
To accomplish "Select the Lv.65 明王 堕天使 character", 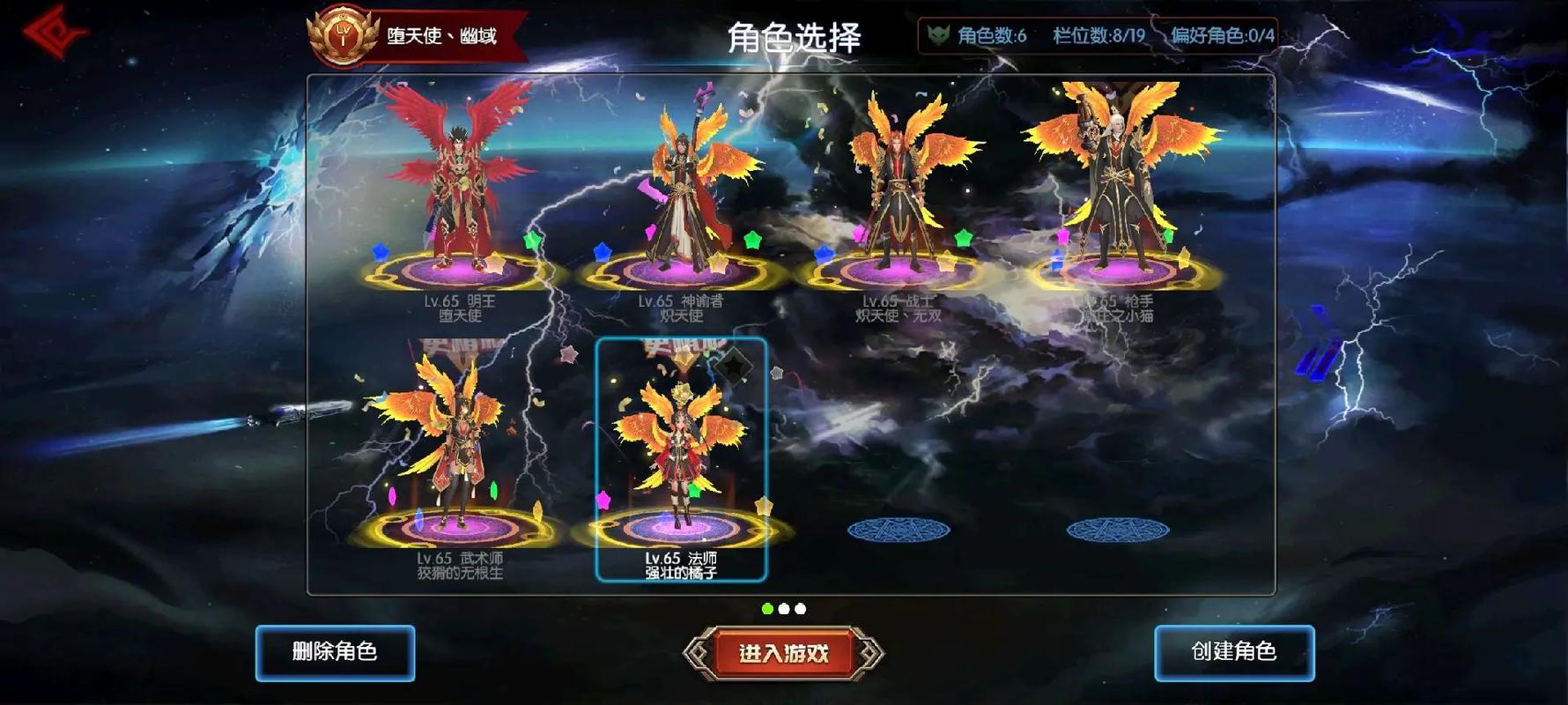I will [x=458, y=203].
